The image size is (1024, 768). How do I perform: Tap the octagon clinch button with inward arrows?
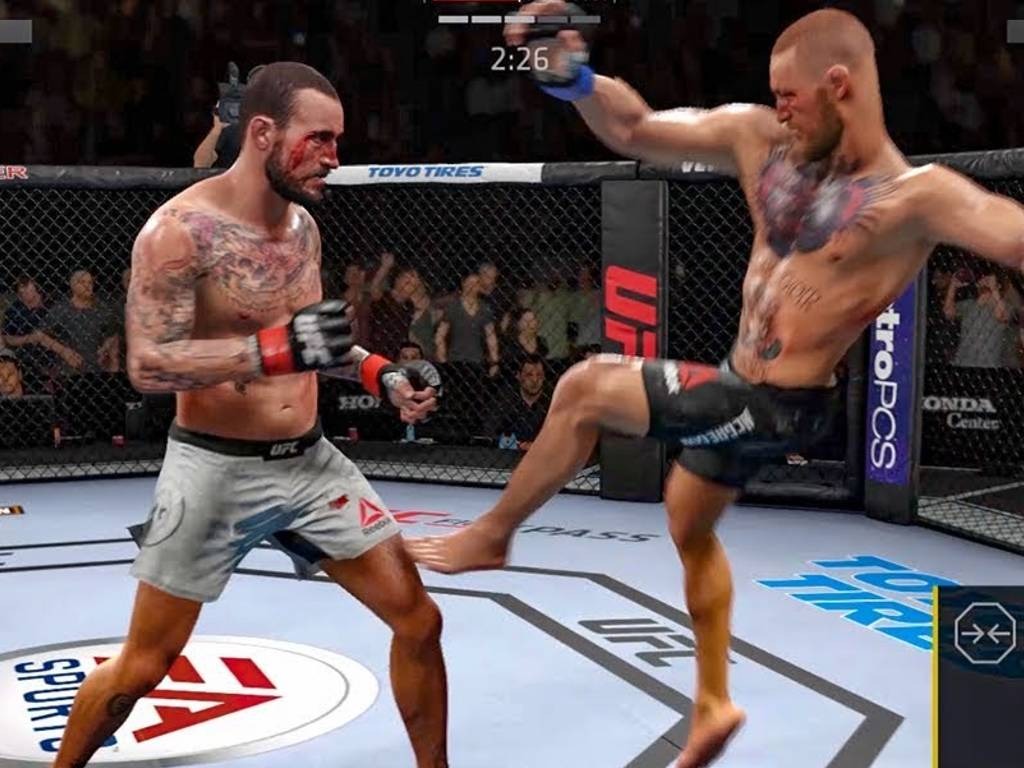point(984,634)
